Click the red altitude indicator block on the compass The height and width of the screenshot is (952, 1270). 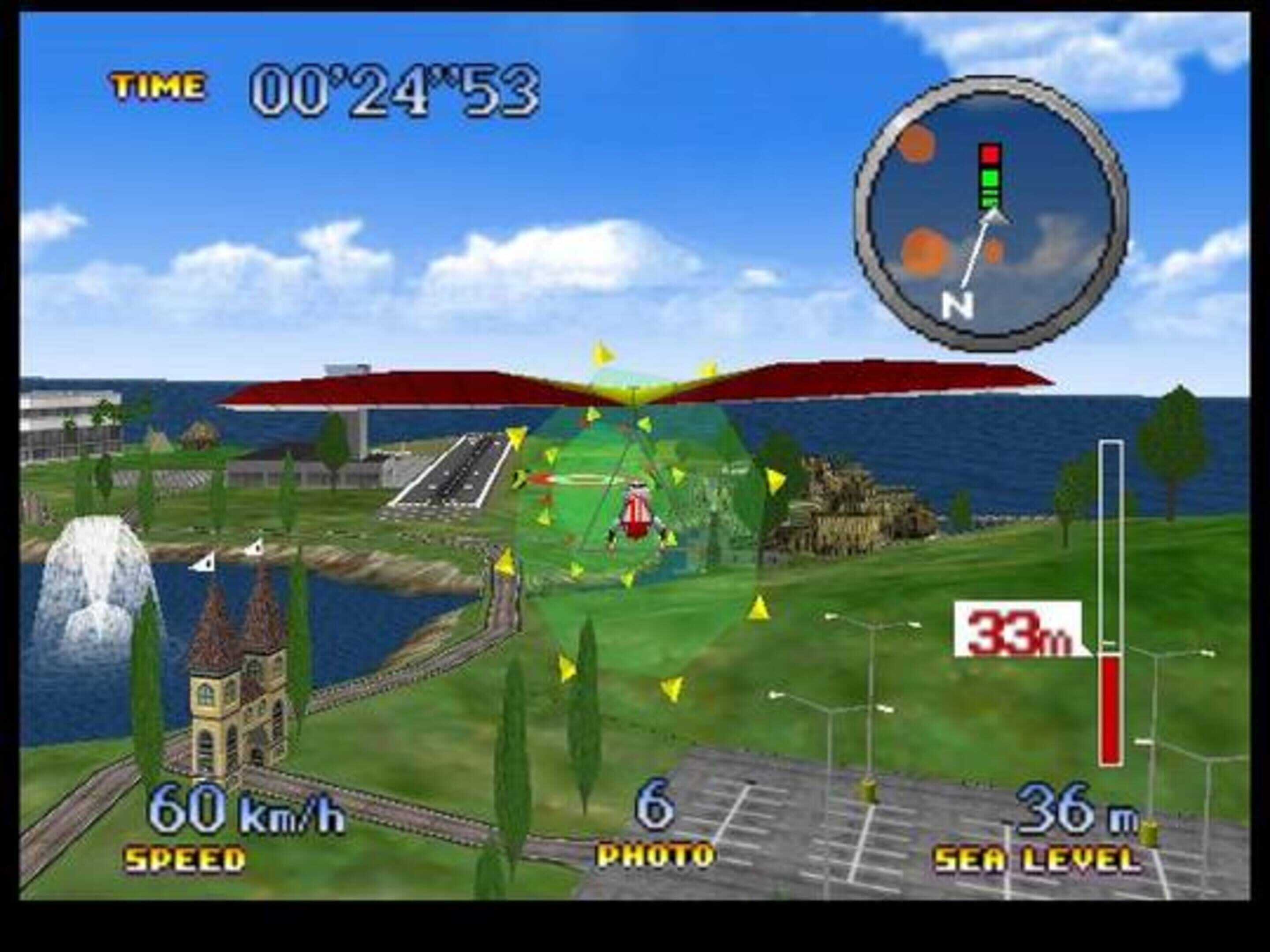pyautogui.click(x=990, y=154)
